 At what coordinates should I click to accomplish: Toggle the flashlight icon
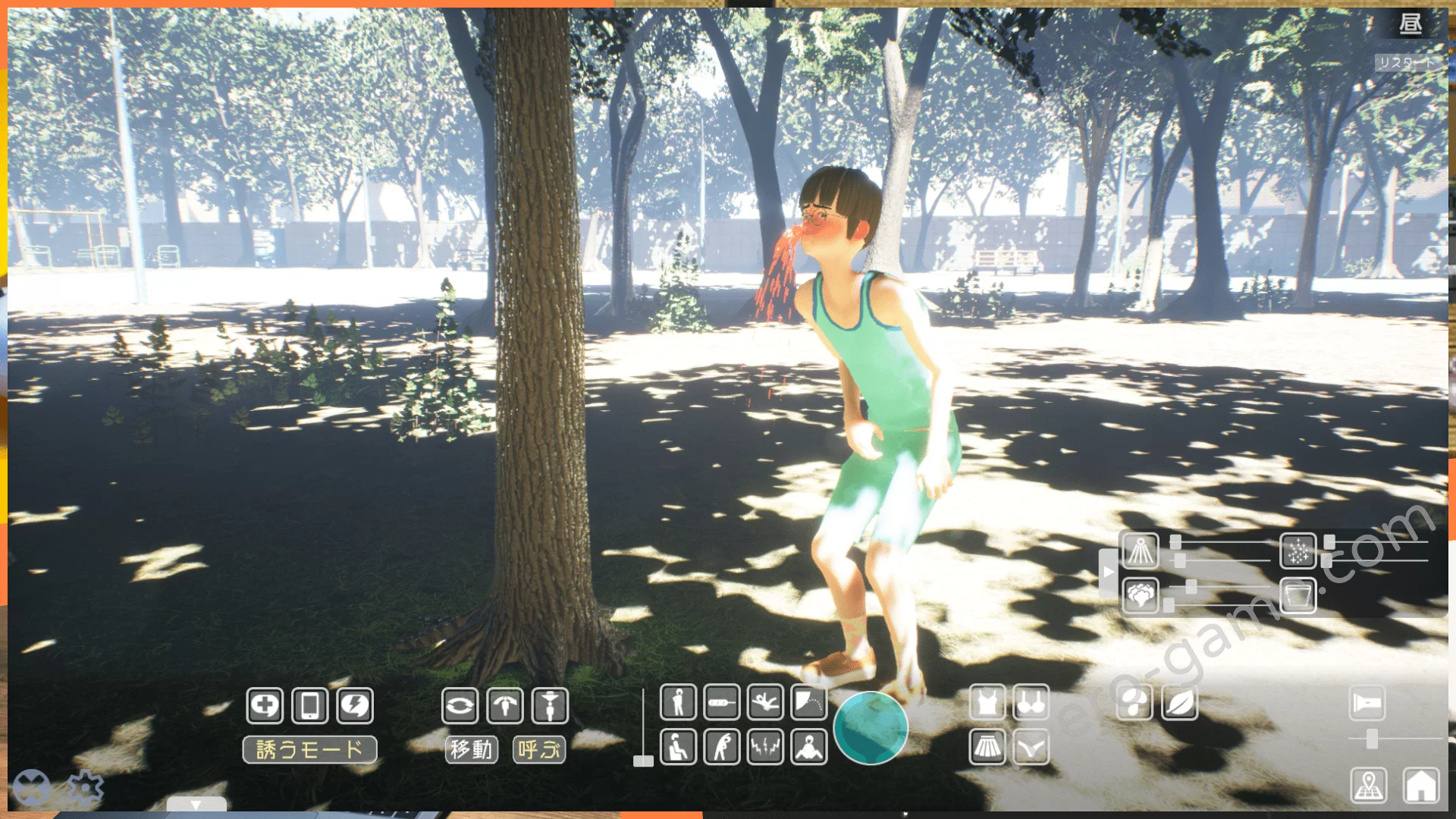(x=1367, y=704)
